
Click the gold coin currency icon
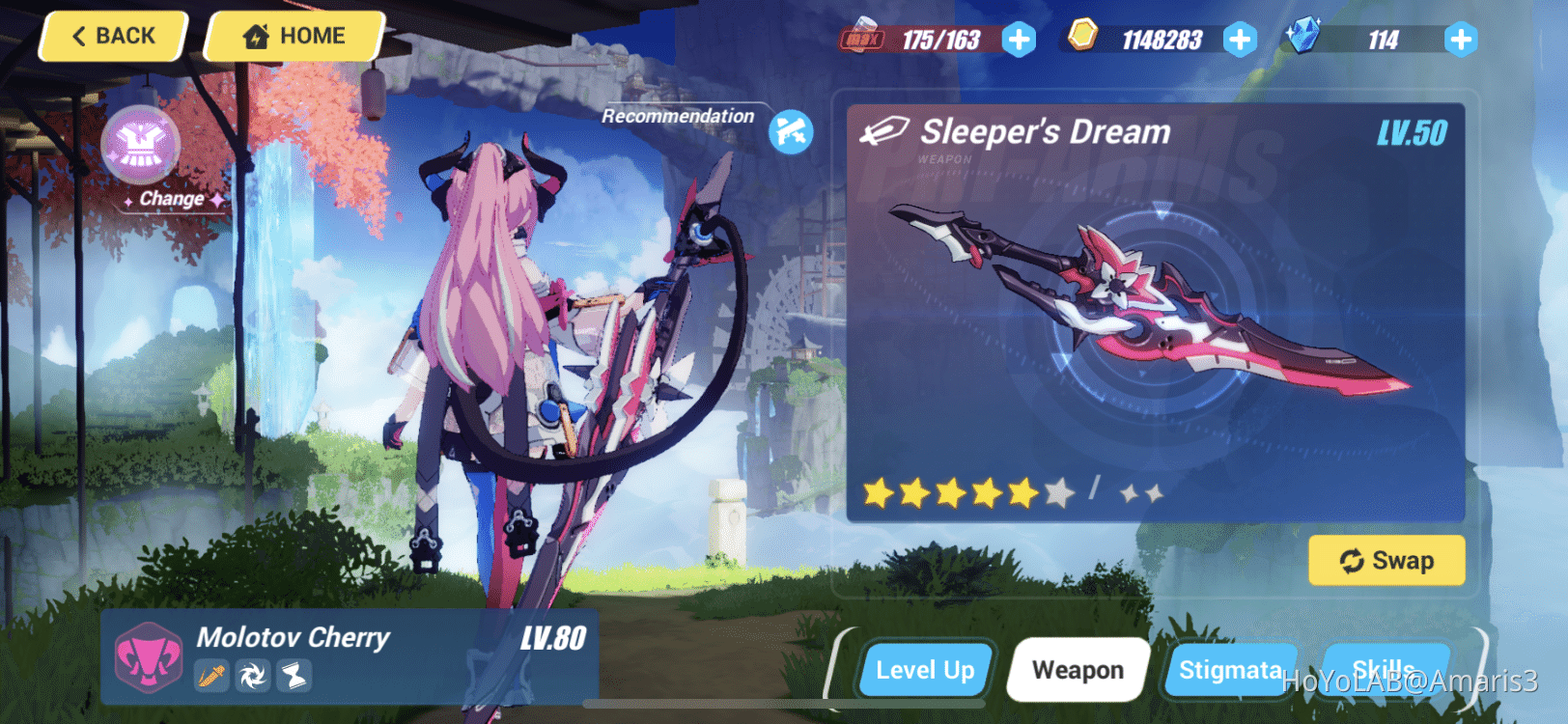pyautogui.click(x=1083, y=39)
